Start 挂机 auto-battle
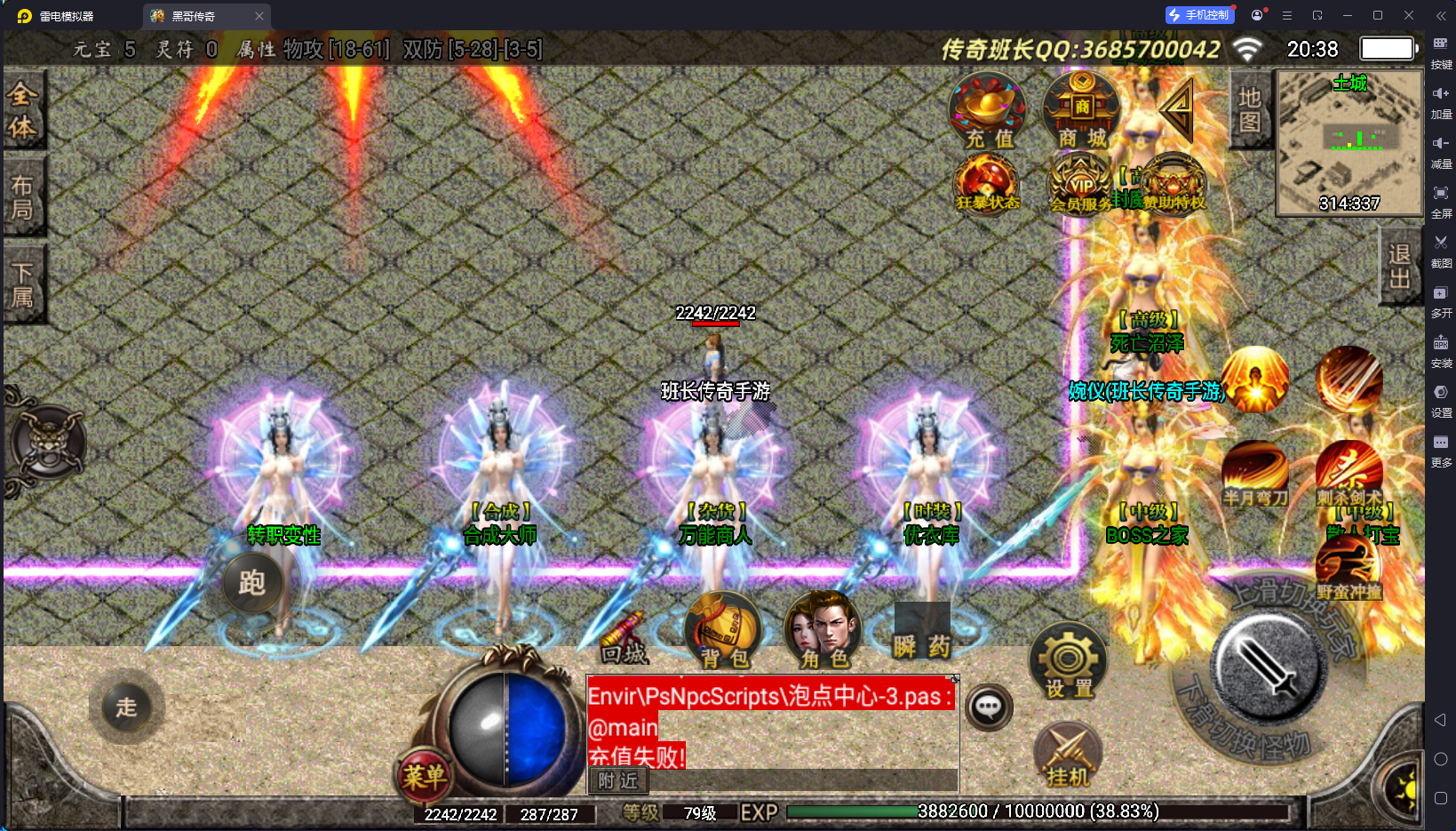The width and height of the screenshot is (1456, 831). point(1068,755)
